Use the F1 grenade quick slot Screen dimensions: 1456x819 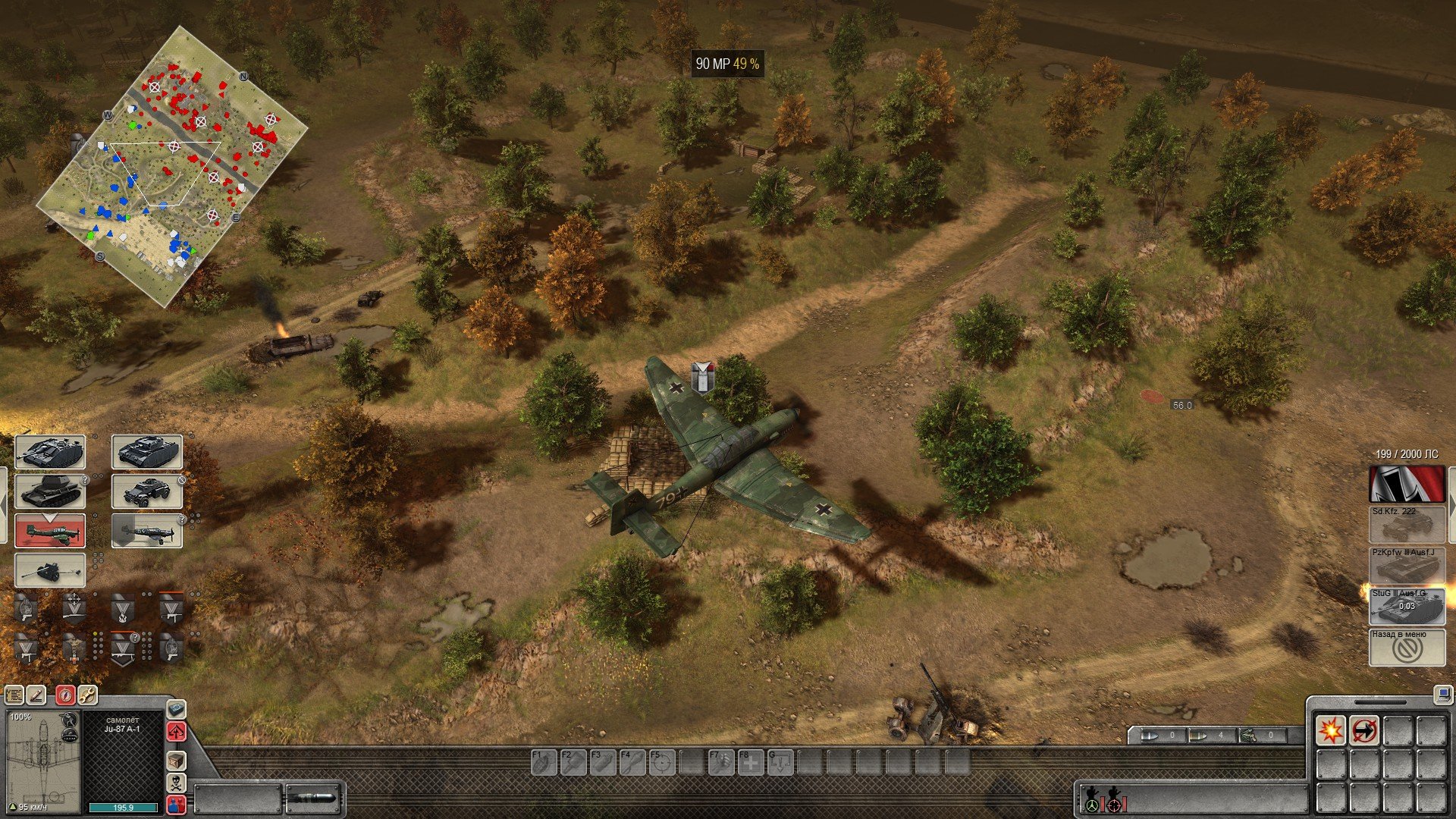[544, 762]
